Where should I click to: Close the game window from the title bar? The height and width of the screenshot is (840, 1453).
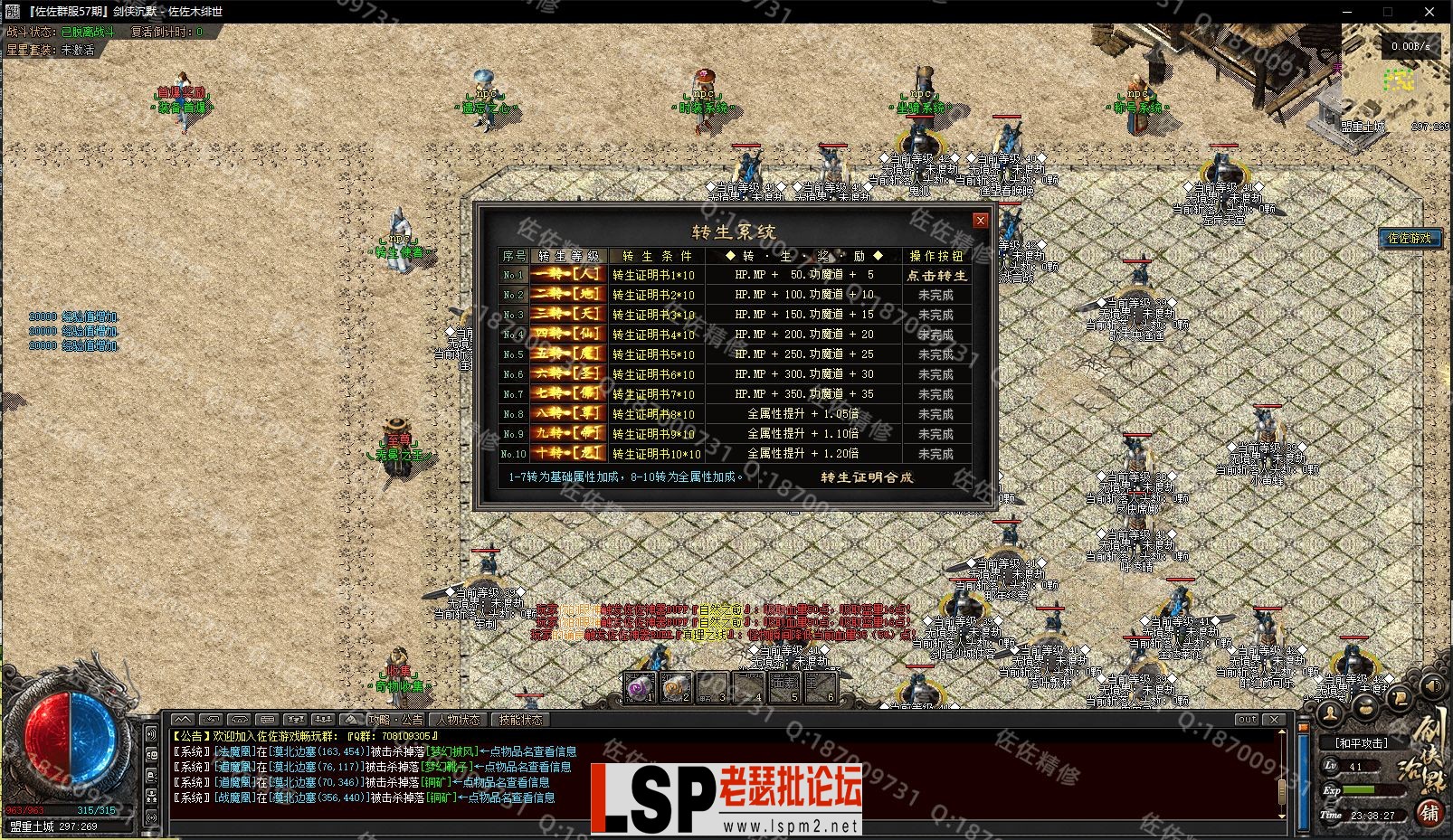coord(1429,12)
